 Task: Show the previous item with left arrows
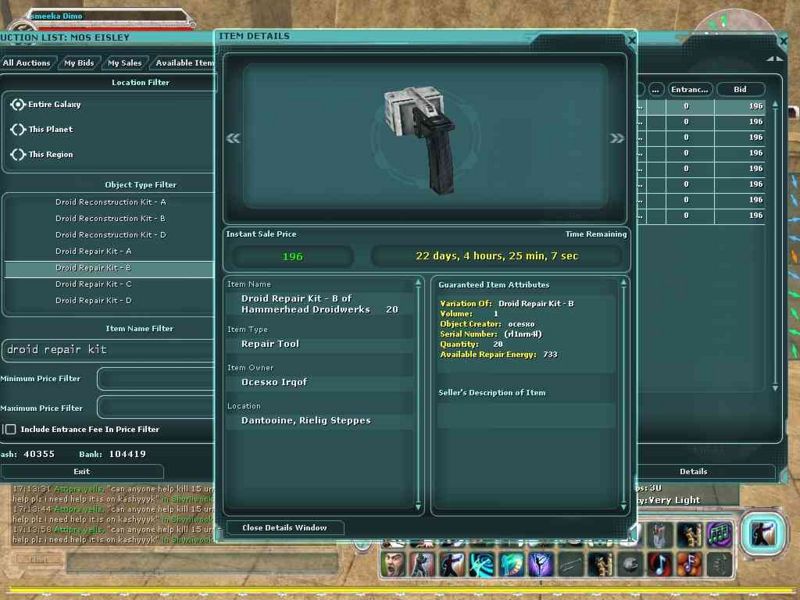click(233, 138)
